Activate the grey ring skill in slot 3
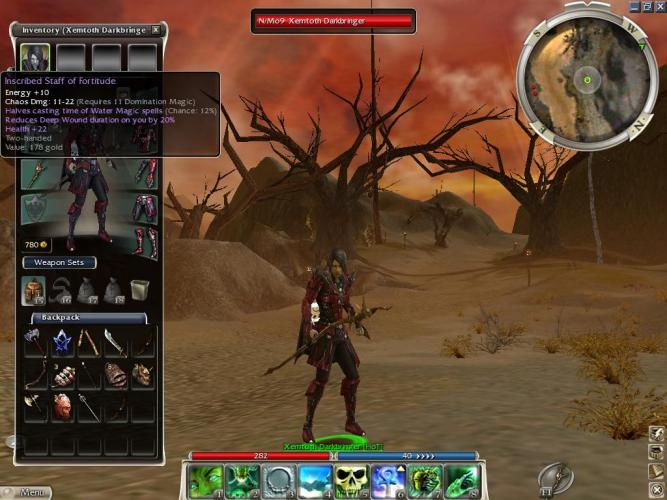The image size is (667, 500). [278, 481]
